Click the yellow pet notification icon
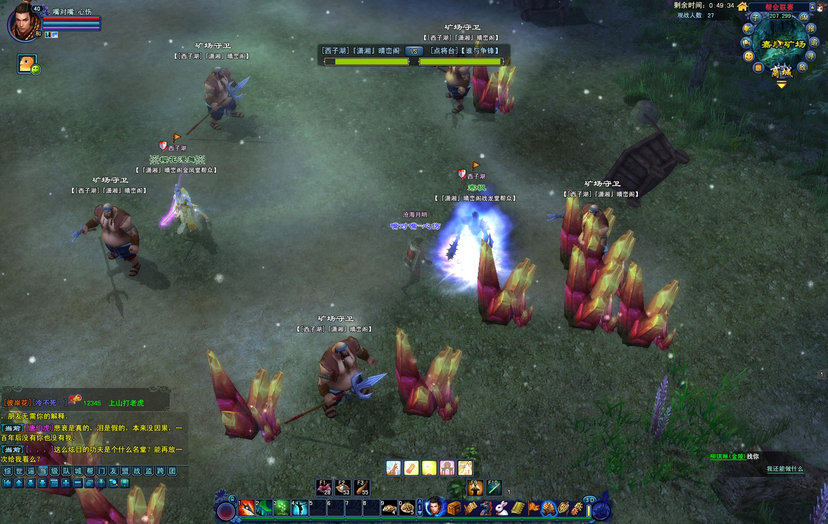The width and height of the screenshot is (828, 524). (x=26, y=64)
